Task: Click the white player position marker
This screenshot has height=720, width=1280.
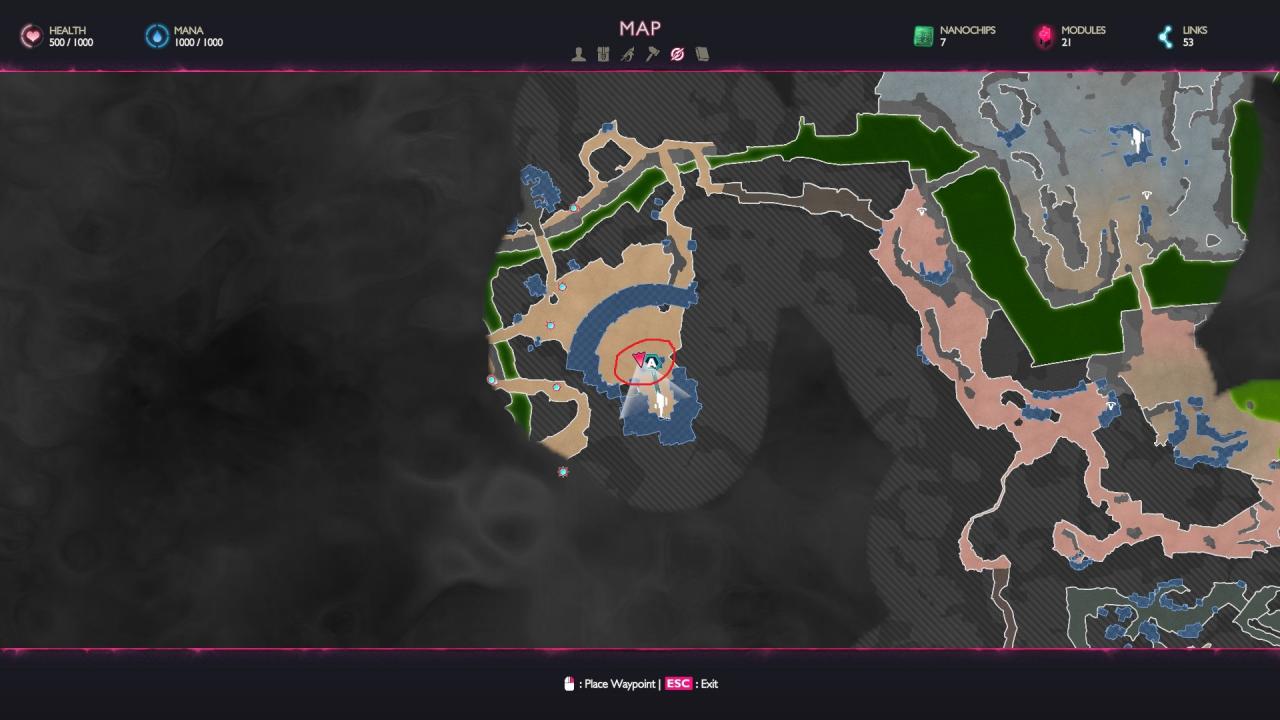Action: click(x=660, y=402)
